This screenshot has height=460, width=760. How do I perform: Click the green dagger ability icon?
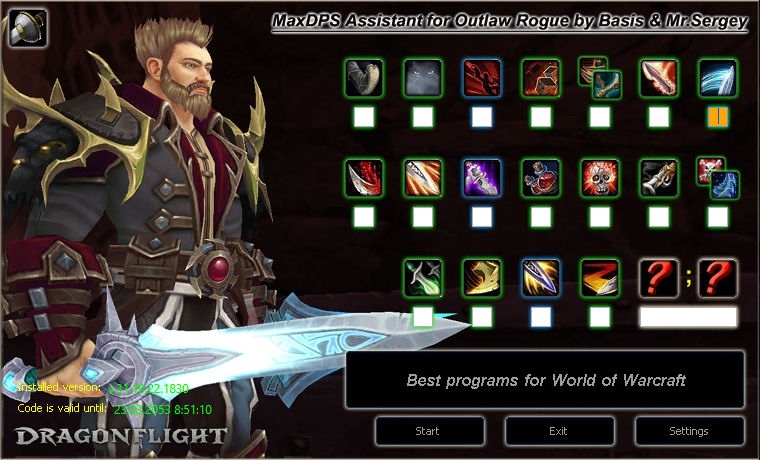423,278
